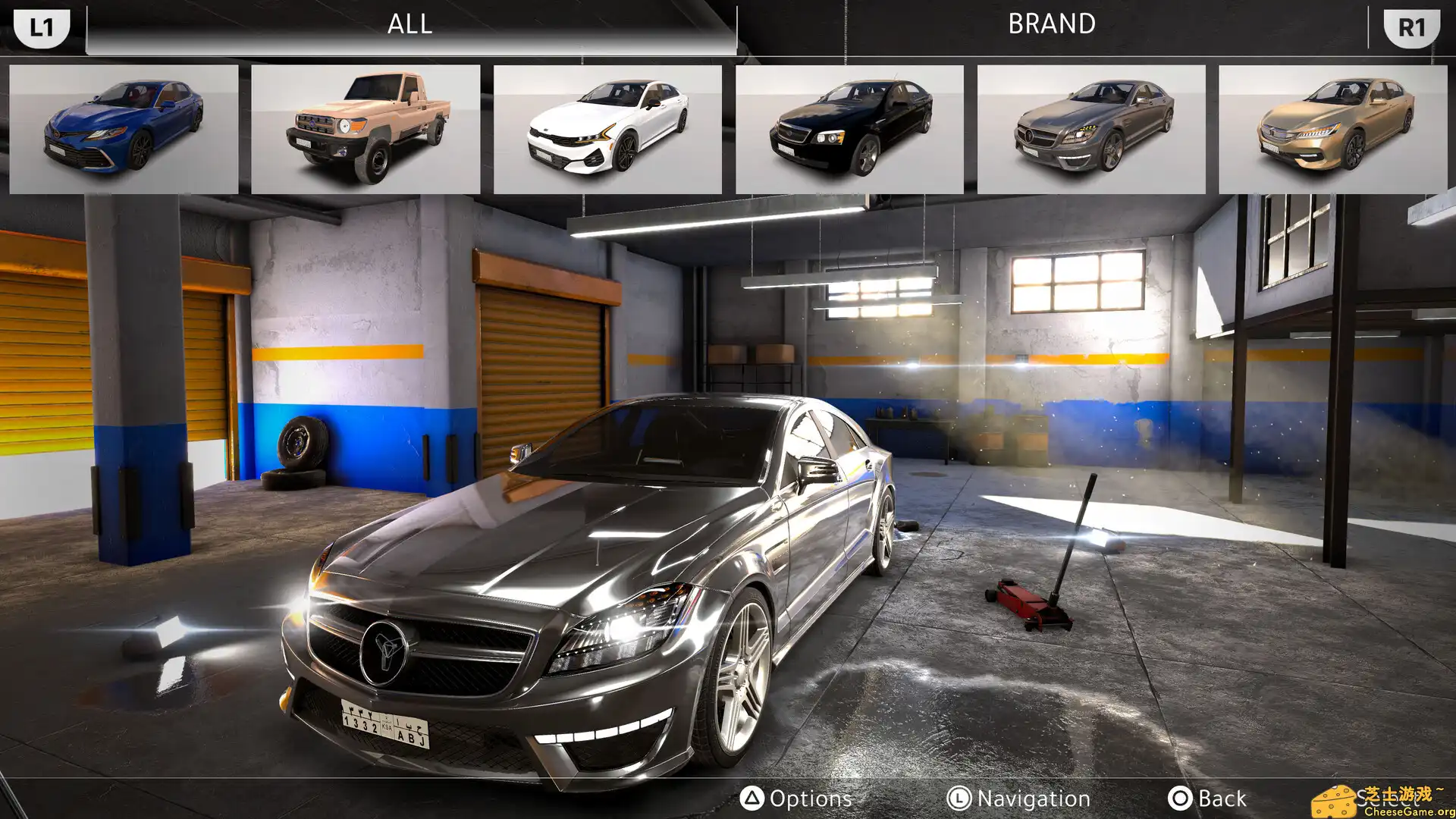Open the Options menu
The height and width of the screenshot is (819, 1456).
(796, 799)
